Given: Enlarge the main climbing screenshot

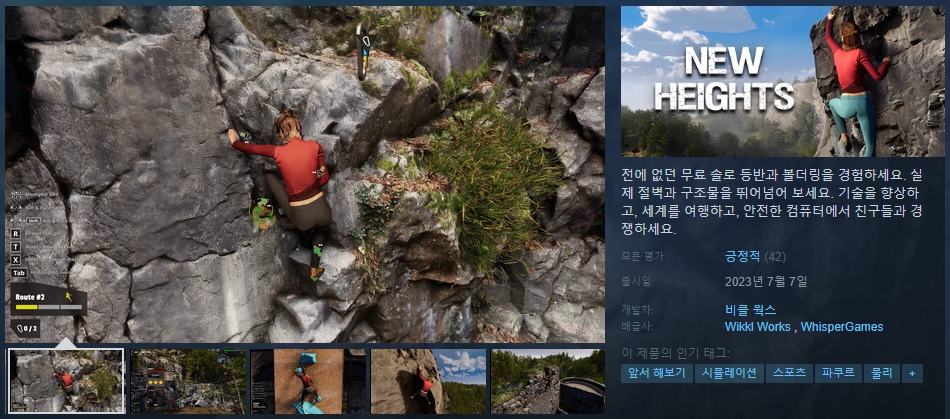Looking at the screenshot, I should pos(305,174).
